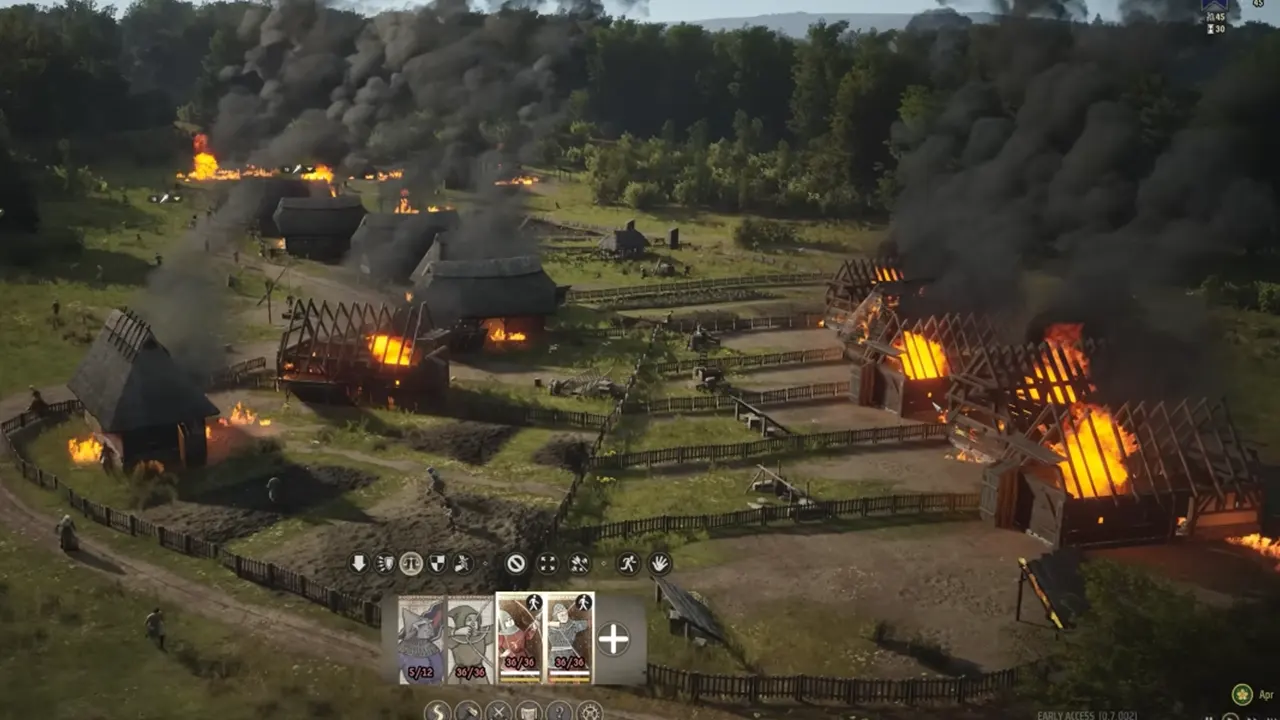Select the quartered shield formation icon
The height and width of the screenshot is (720, 1280).
(437, 563)
